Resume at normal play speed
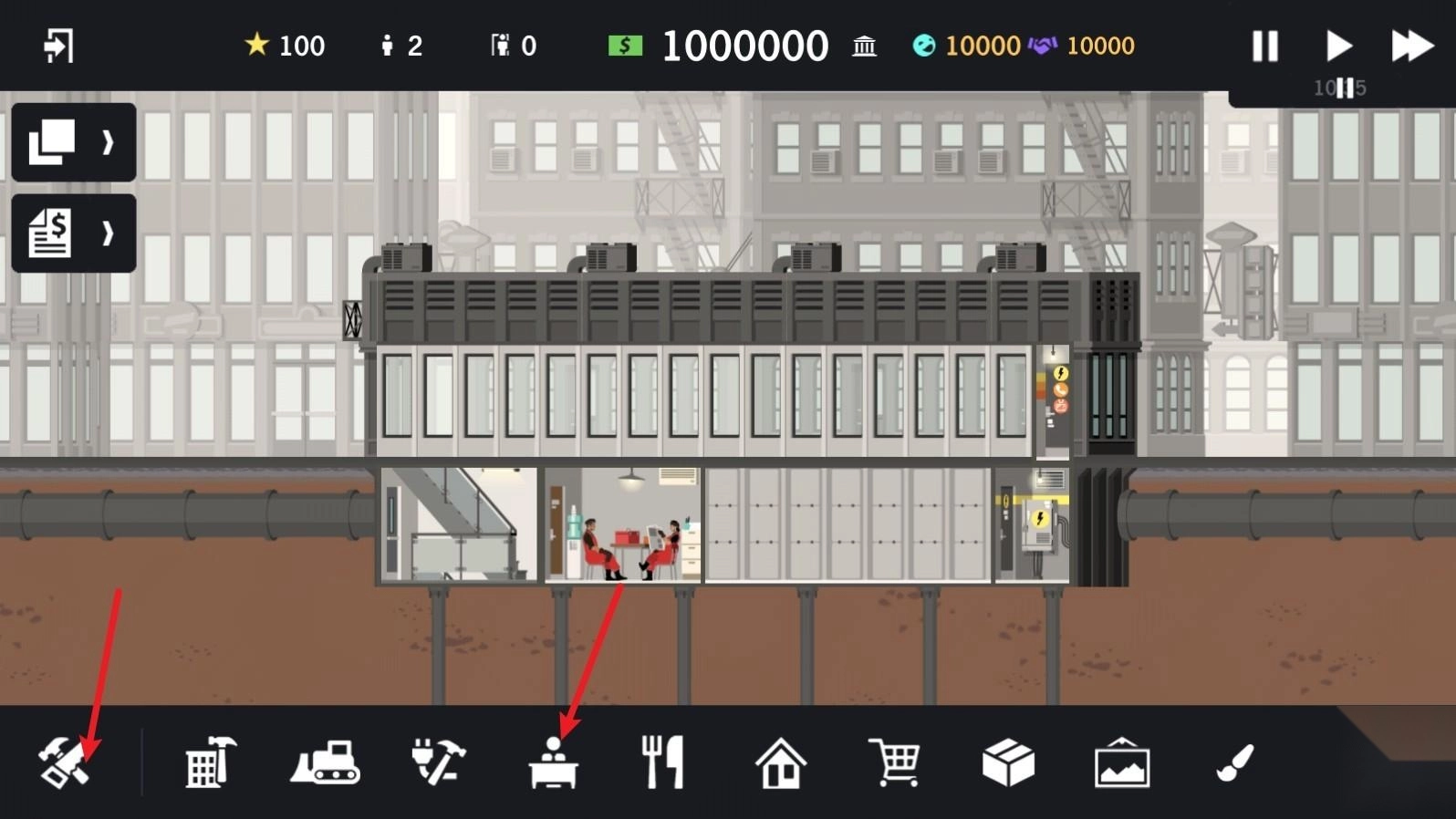1456x819 pixels. point(1338,46)
